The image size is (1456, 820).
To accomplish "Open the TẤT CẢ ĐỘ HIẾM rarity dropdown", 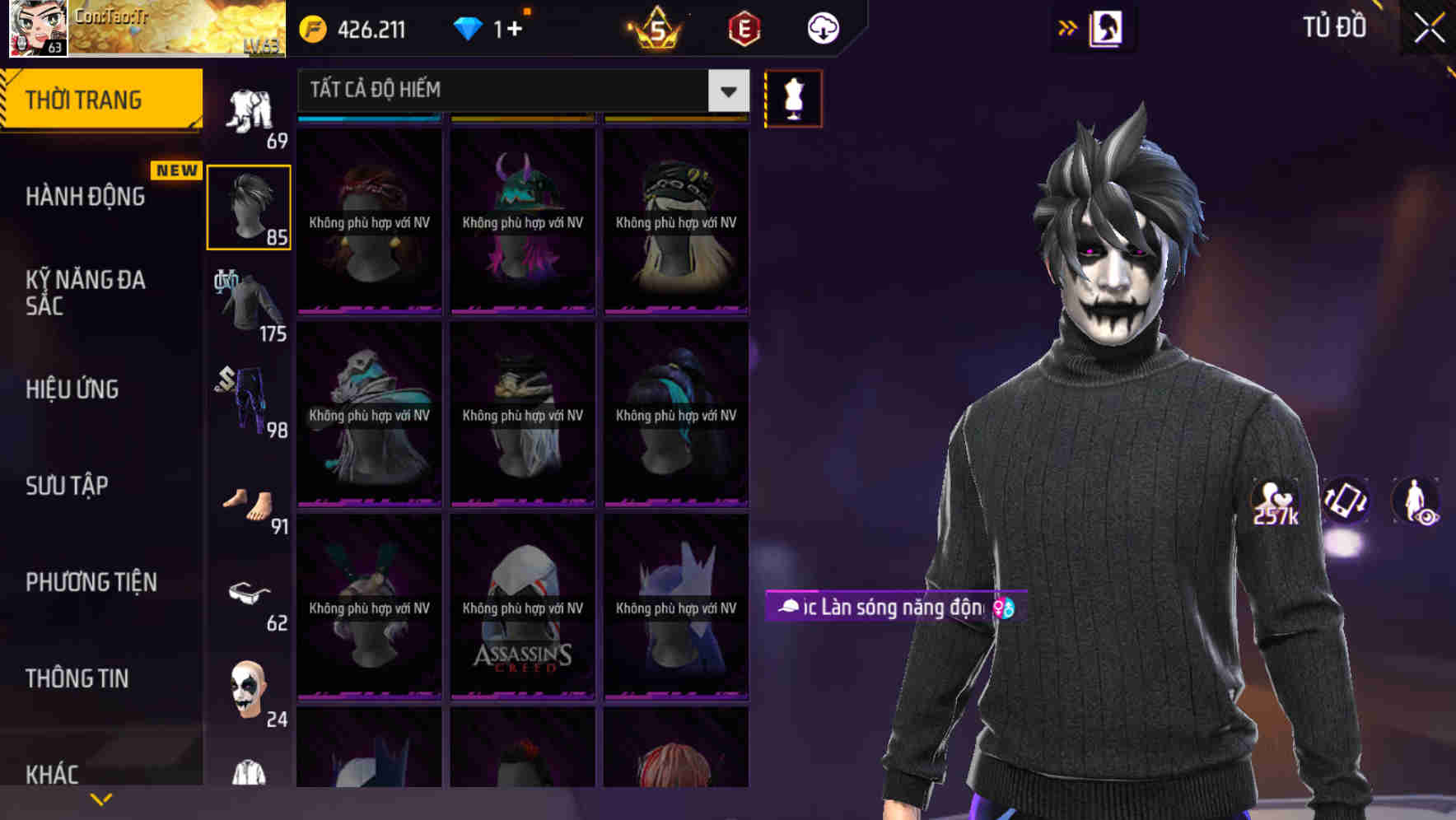I will pyautogui.click(x=519, y=90).
